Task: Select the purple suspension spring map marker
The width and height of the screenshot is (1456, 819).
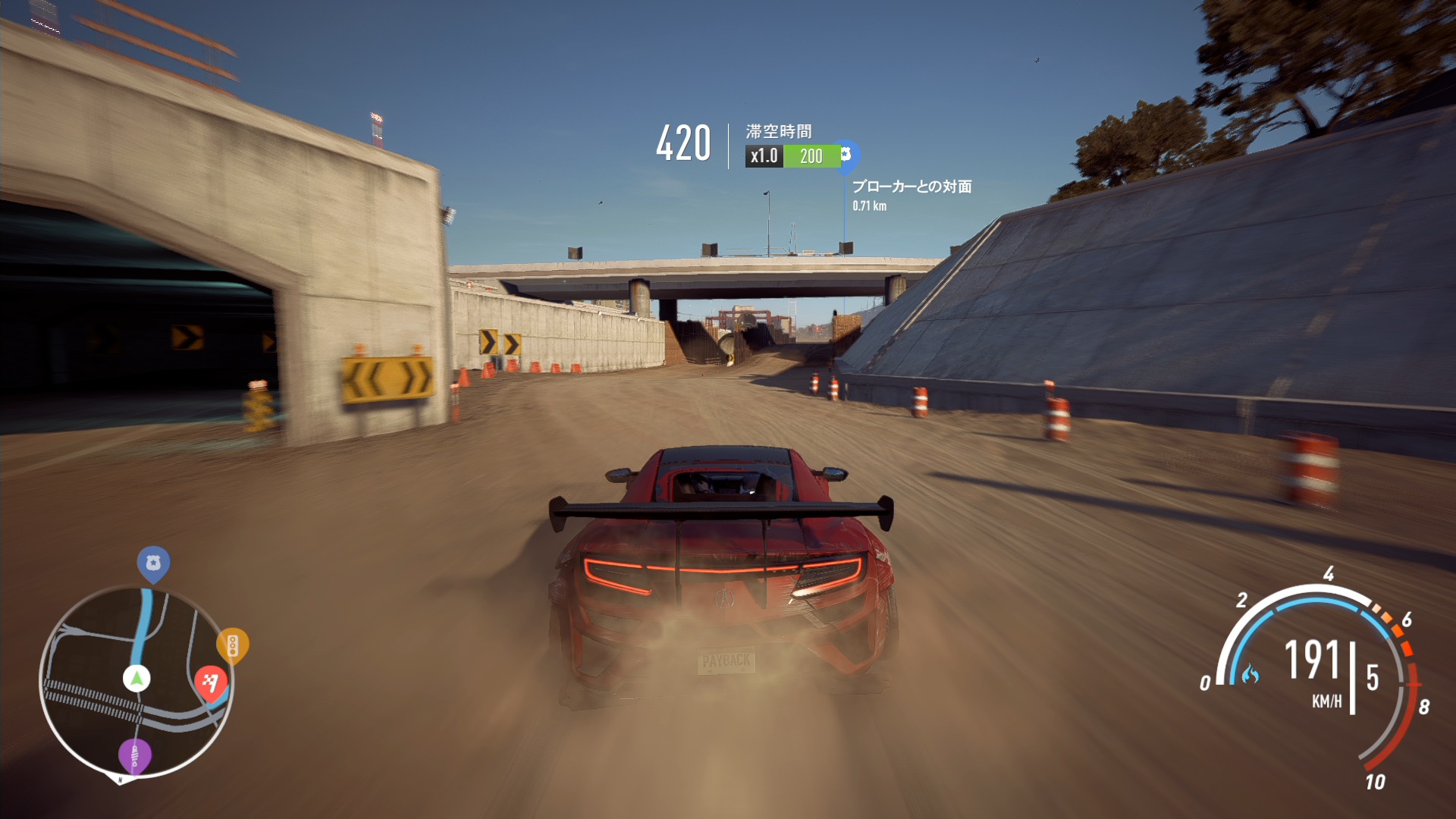Action: (134, 755)
